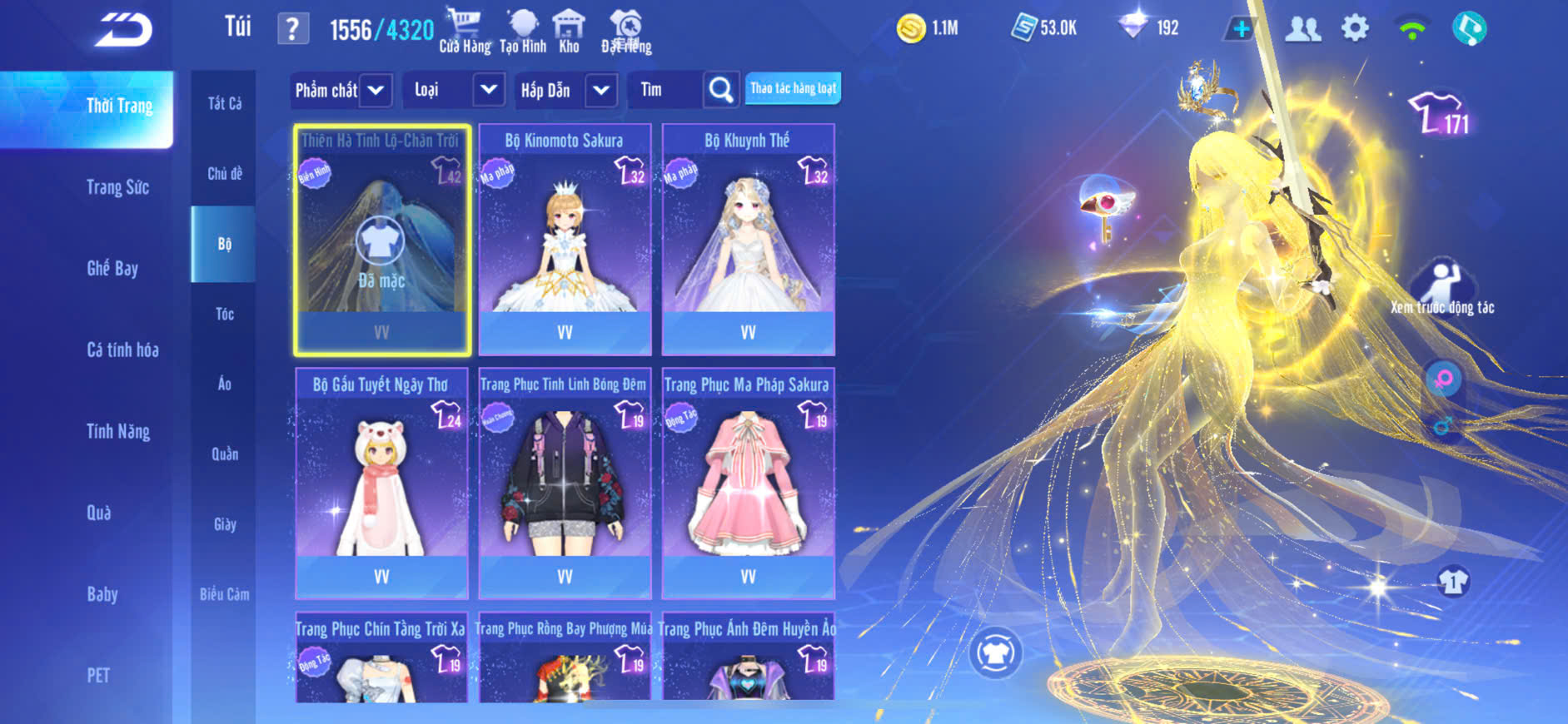Go back with the return arrow
Image resolution: width=1568 pixels, height=724 pixels.
tap(123, 31)
